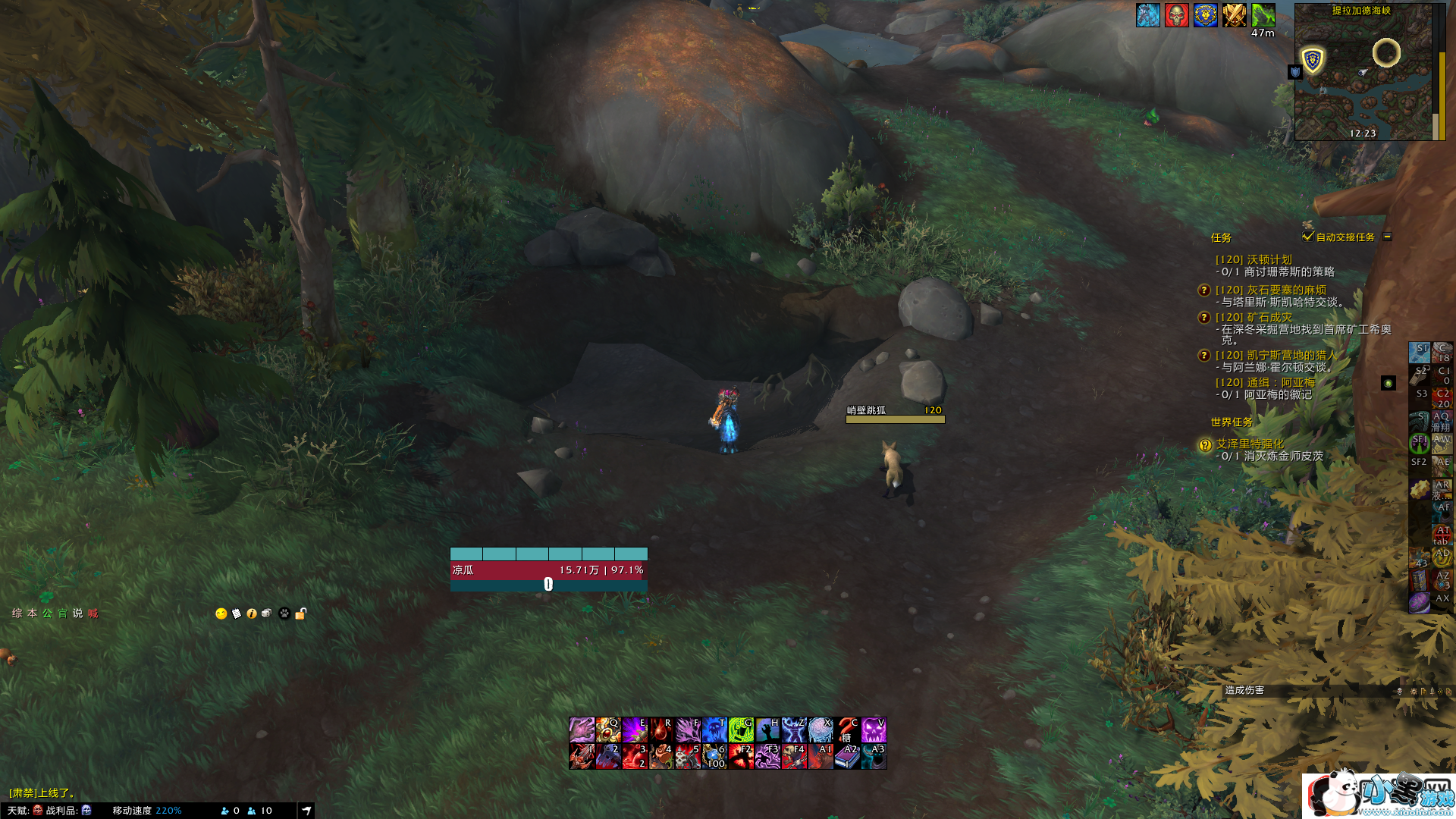
Task: Cast the blood drop ability bound to R
Action: 661,730
